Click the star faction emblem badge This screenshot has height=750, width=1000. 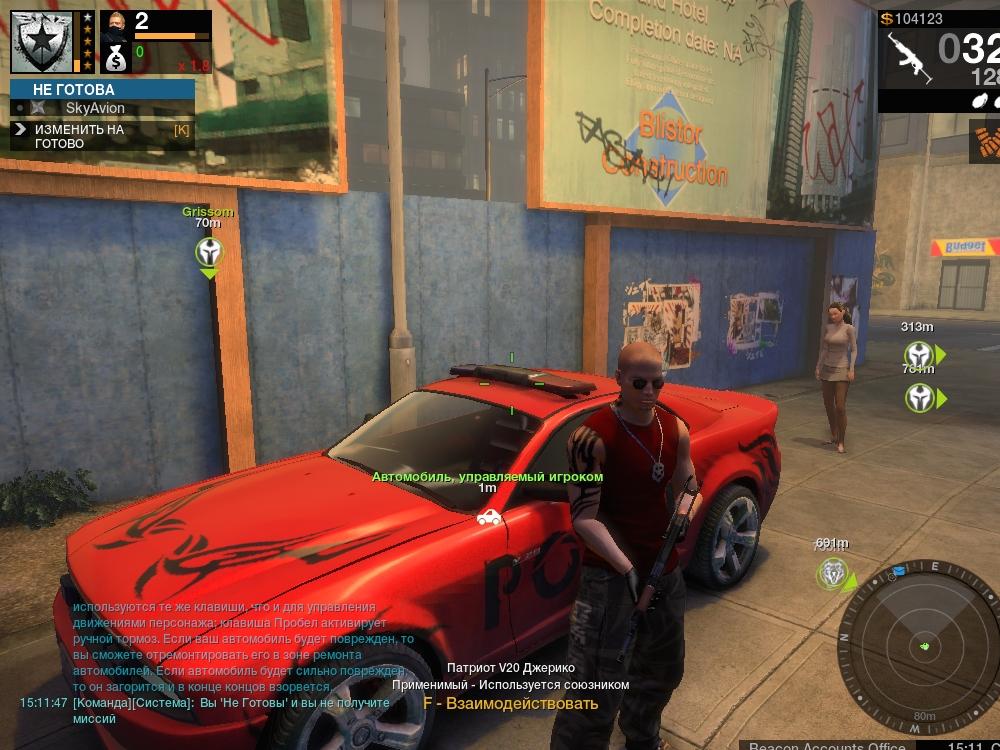pyautogui.click(x=41, y=40)
